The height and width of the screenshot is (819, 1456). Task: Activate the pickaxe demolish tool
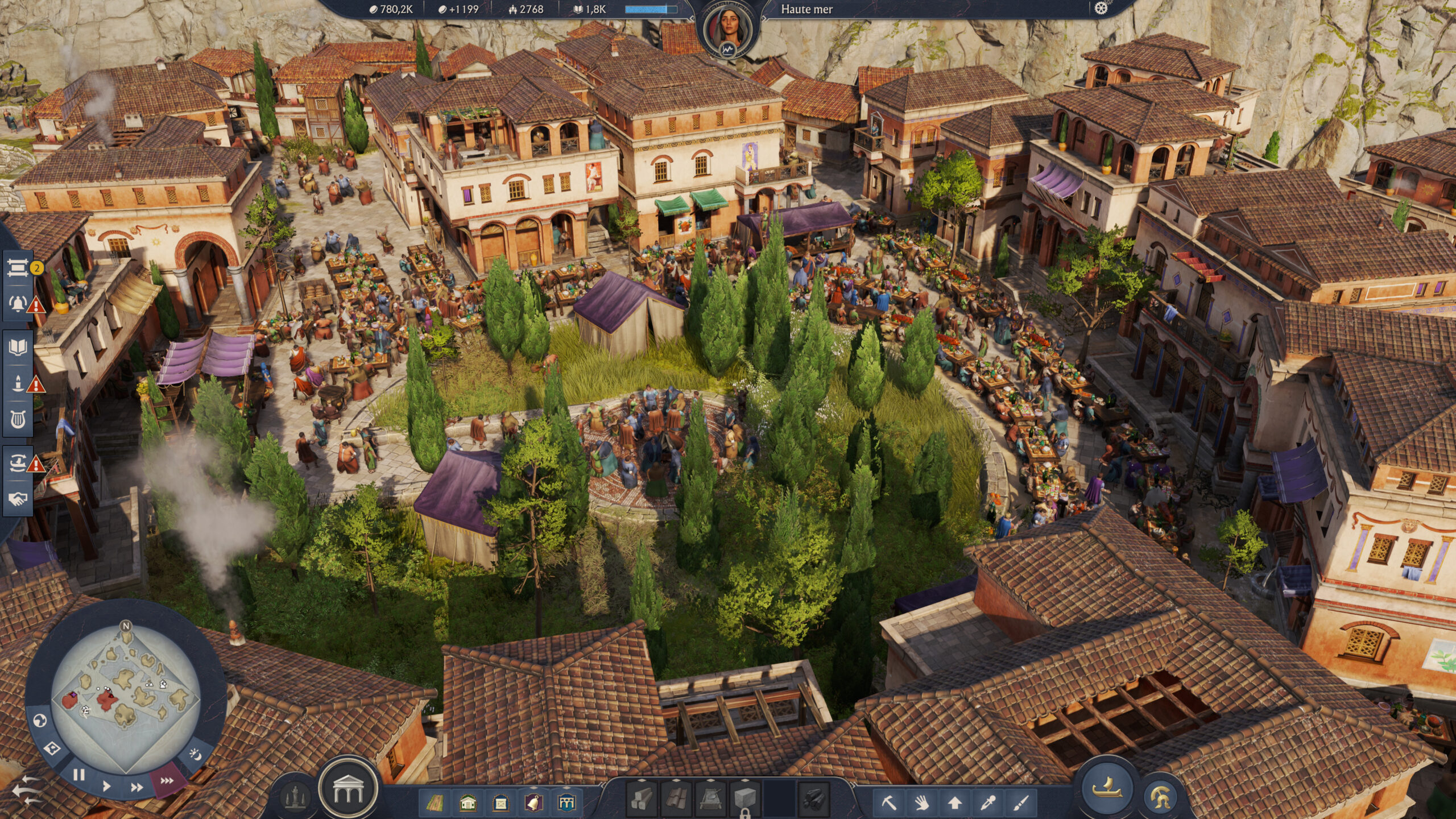889,803
